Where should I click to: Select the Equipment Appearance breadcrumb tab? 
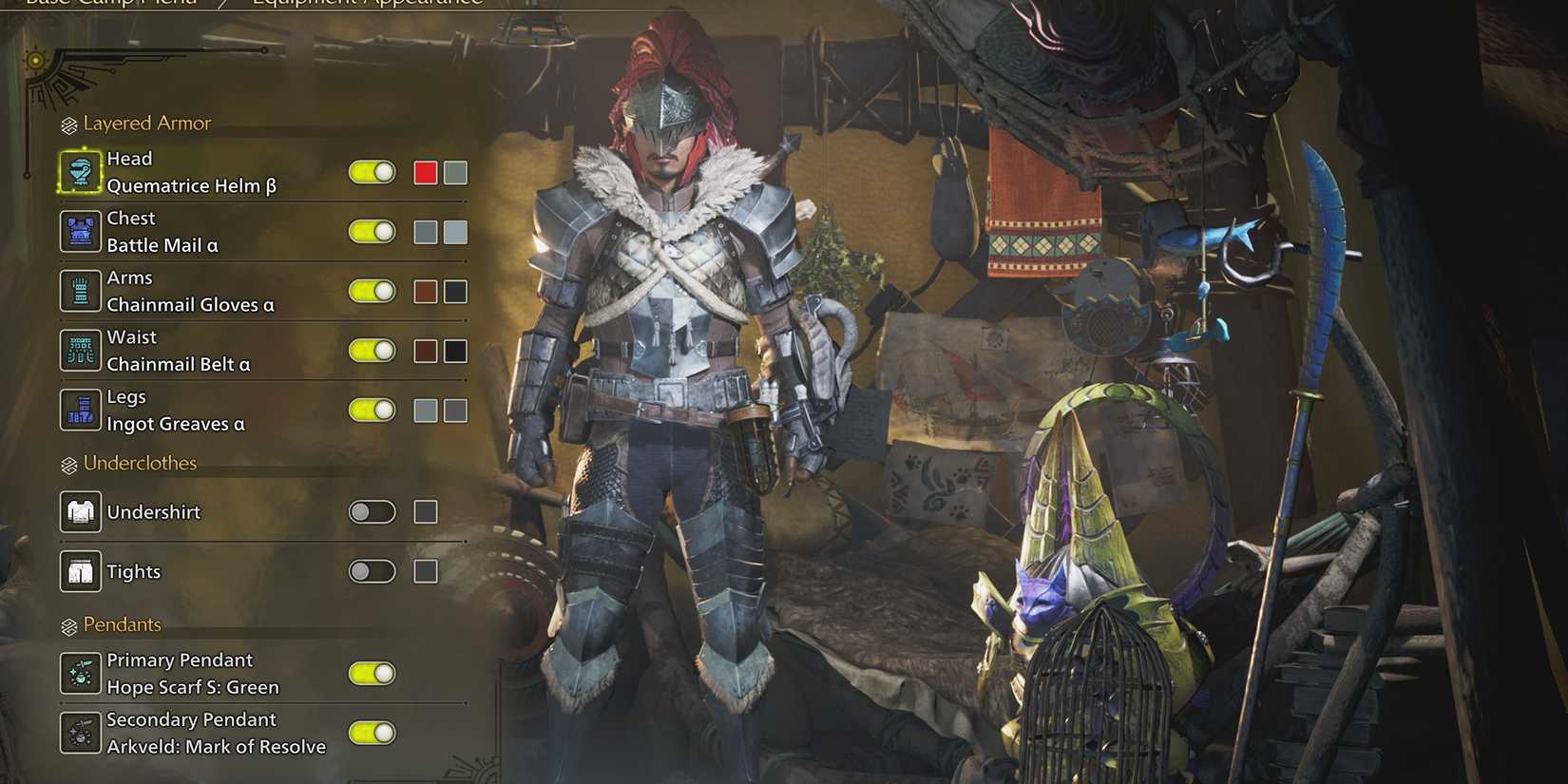pos(366,3)
